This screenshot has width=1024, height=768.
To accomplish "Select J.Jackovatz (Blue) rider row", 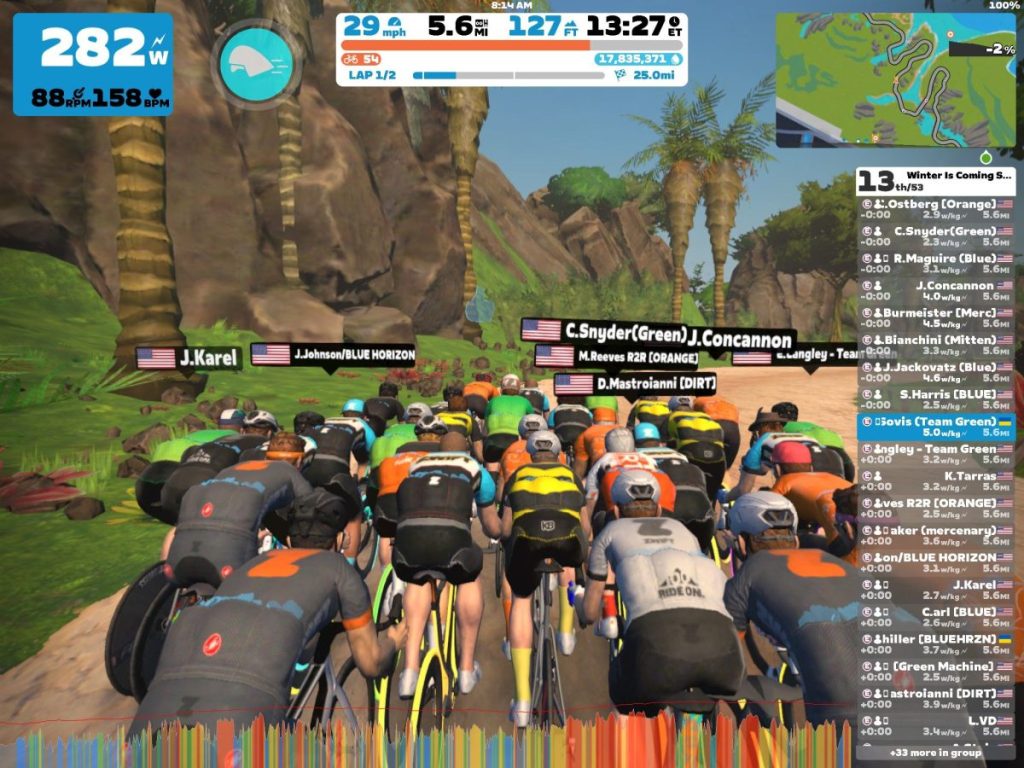I will click(x=936, y=372).
